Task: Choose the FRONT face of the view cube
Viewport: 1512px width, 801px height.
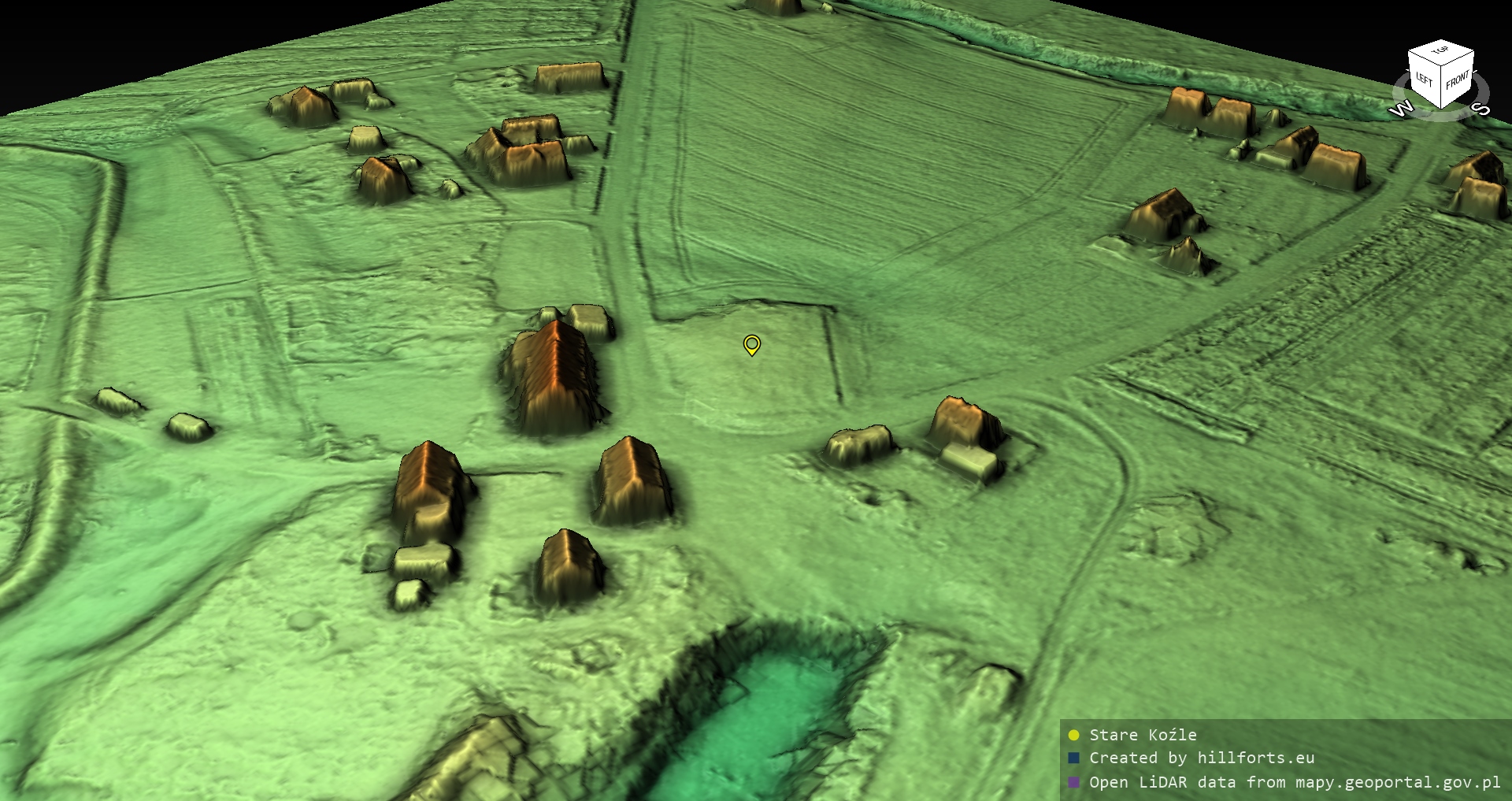Action: [1458, 79]
